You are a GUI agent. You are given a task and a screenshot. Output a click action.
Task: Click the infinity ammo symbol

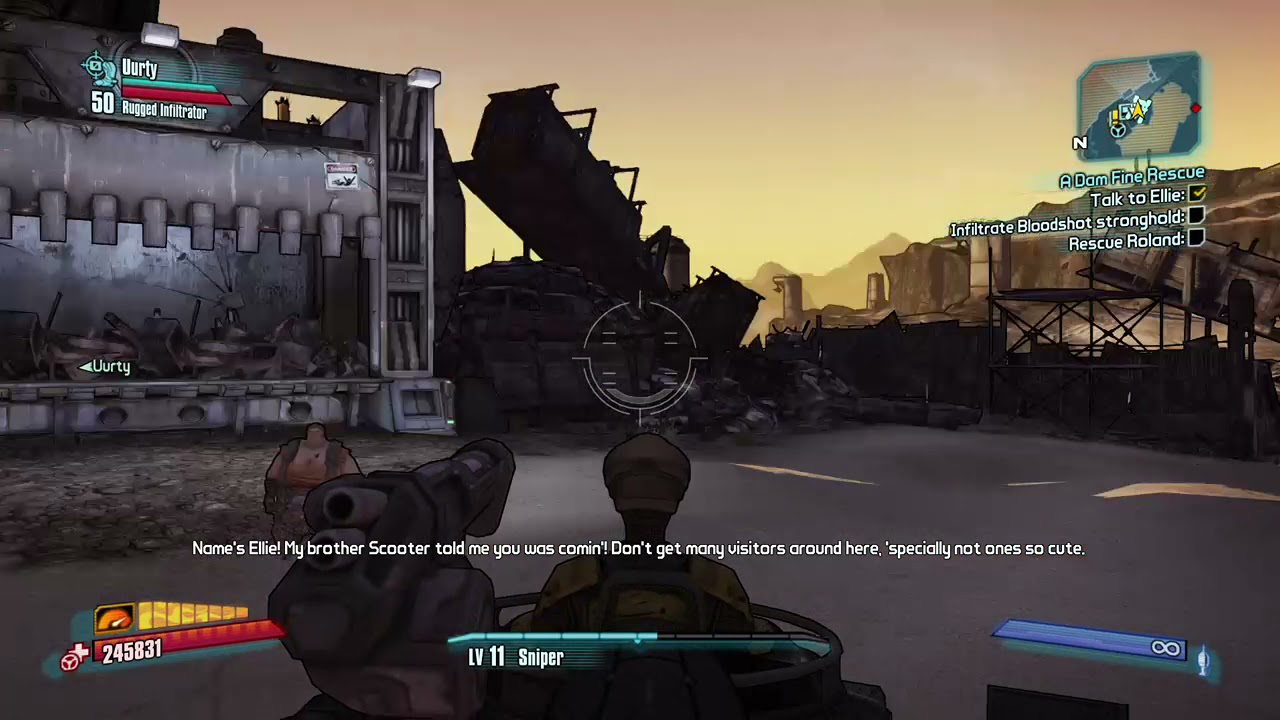pyautogui.click(x=1165, y=649)
